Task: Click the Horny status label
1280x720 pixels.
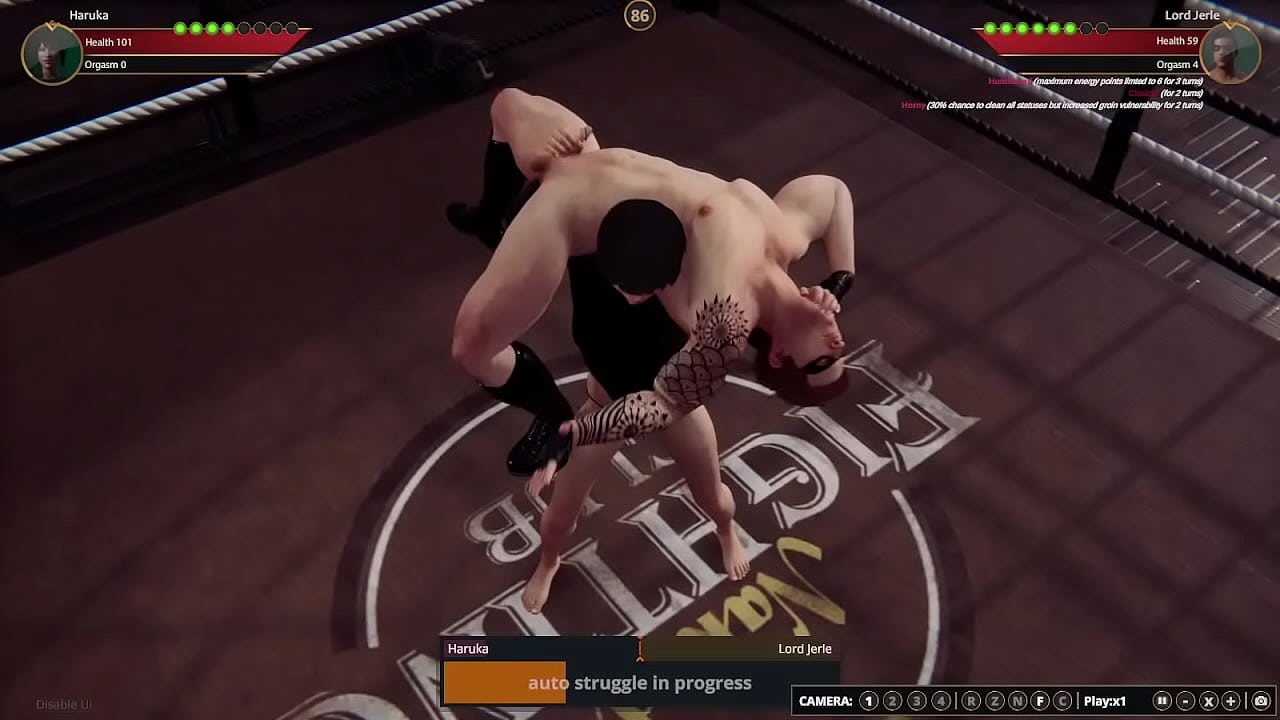Action: pyautogui.click(x=913, y=105)
